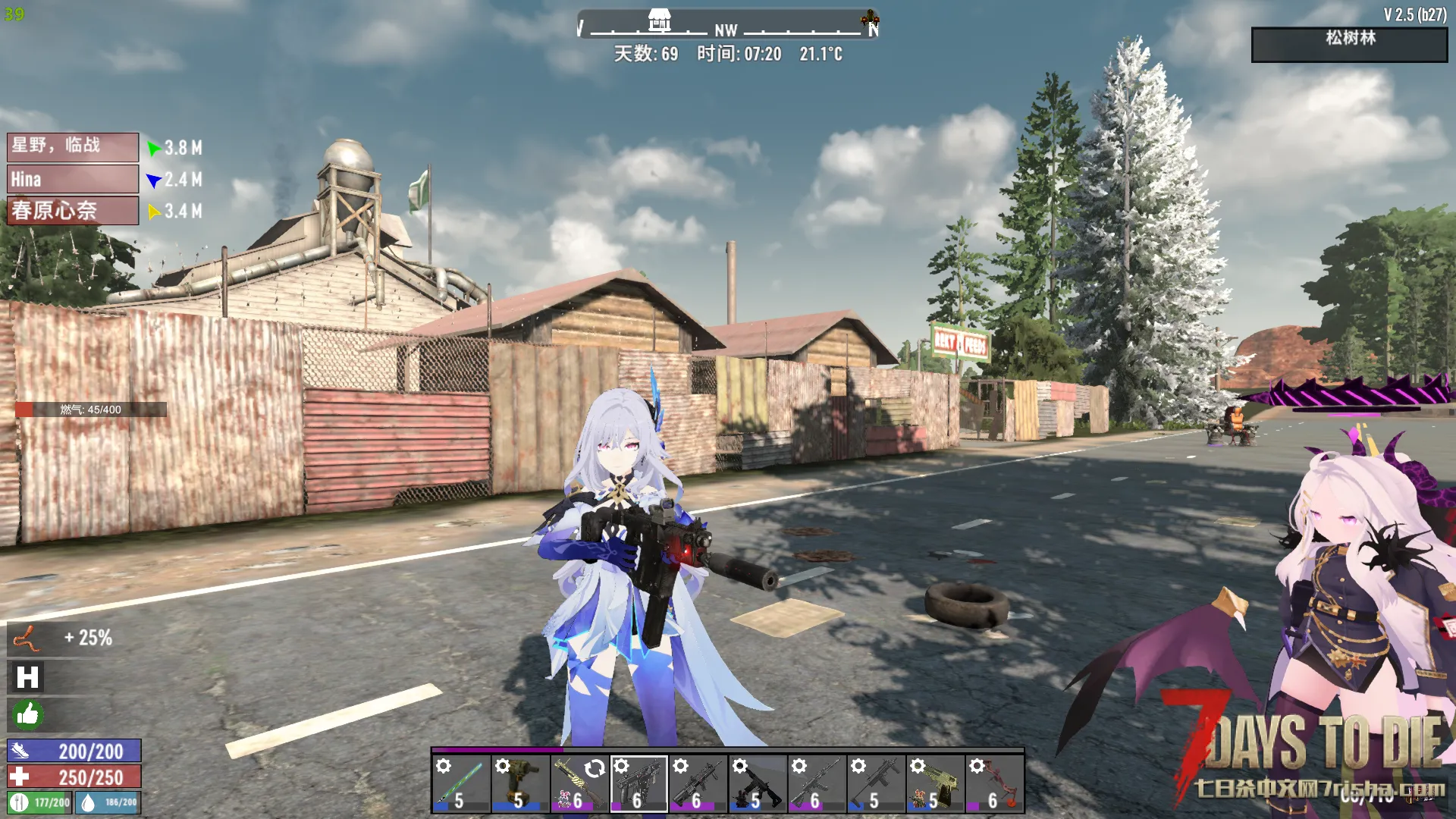Click the Hina party member entry
This screenshot has height=819, width=1456.
[73, 180]
